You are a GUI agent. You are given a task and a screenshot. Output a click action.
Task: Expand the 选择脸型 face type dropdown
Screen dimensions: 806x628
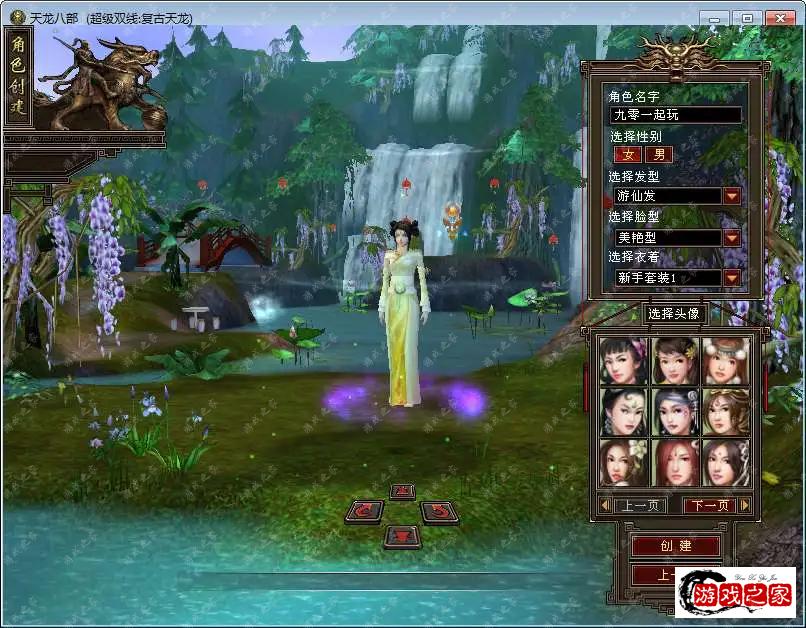tap(732, 237)
